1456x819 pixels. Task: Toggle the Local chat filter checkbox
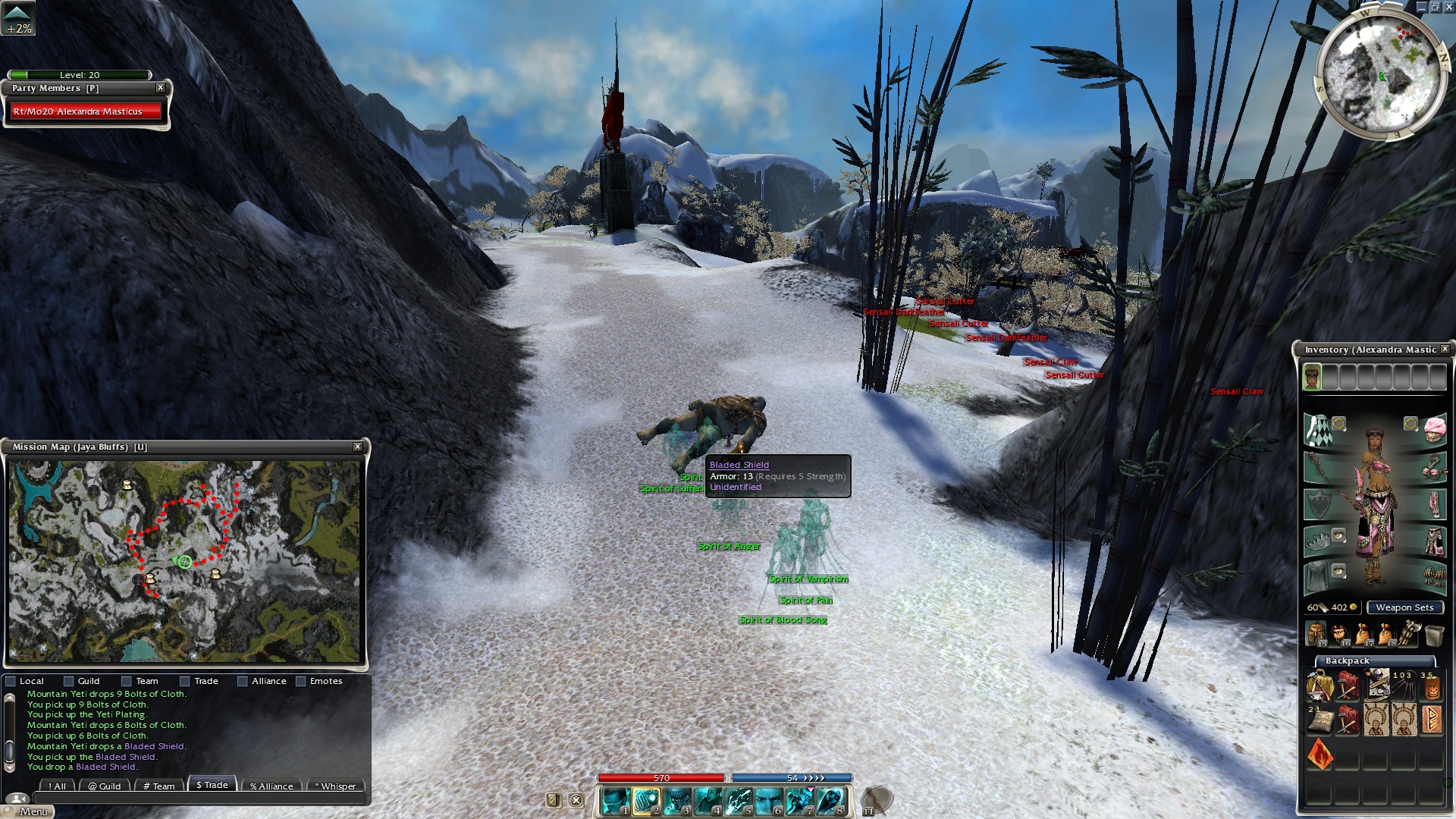click(11, 681)
